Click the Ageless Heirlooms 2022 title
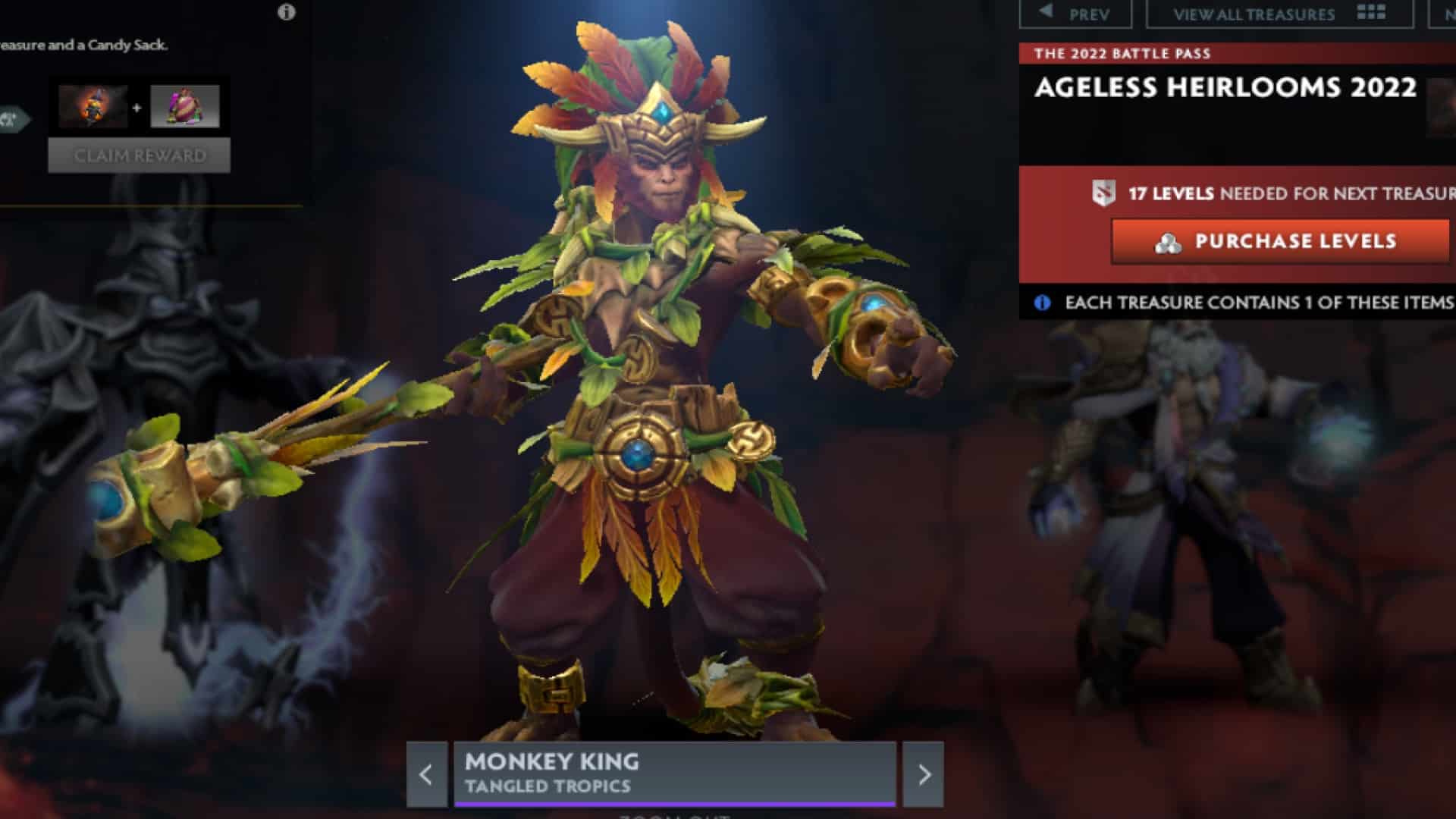Viewport: 1456px width, 819px height. (1225, 89)
